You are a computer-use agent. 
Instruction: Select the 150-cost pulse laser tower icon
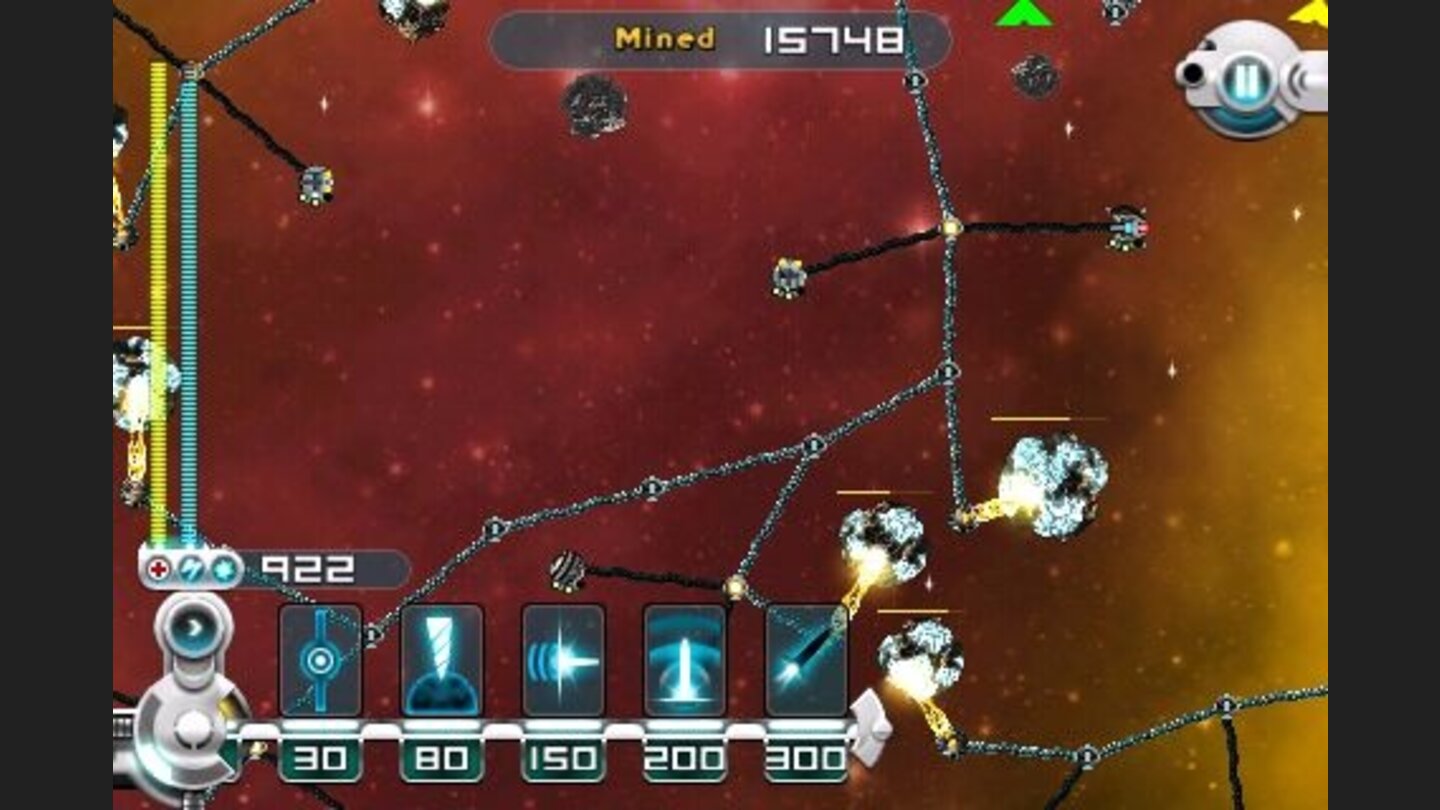[x=563, y=660]
